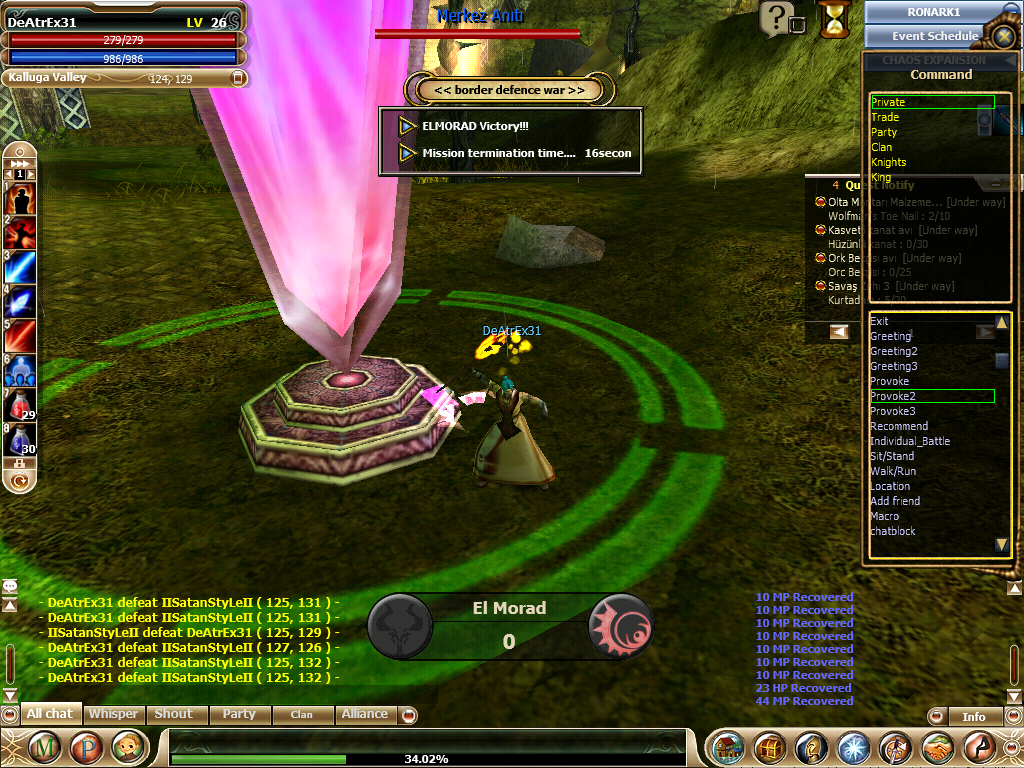Select the Private command entry
The height and width of the screenshot is (768, 1024).
click(x=888, y=102)
